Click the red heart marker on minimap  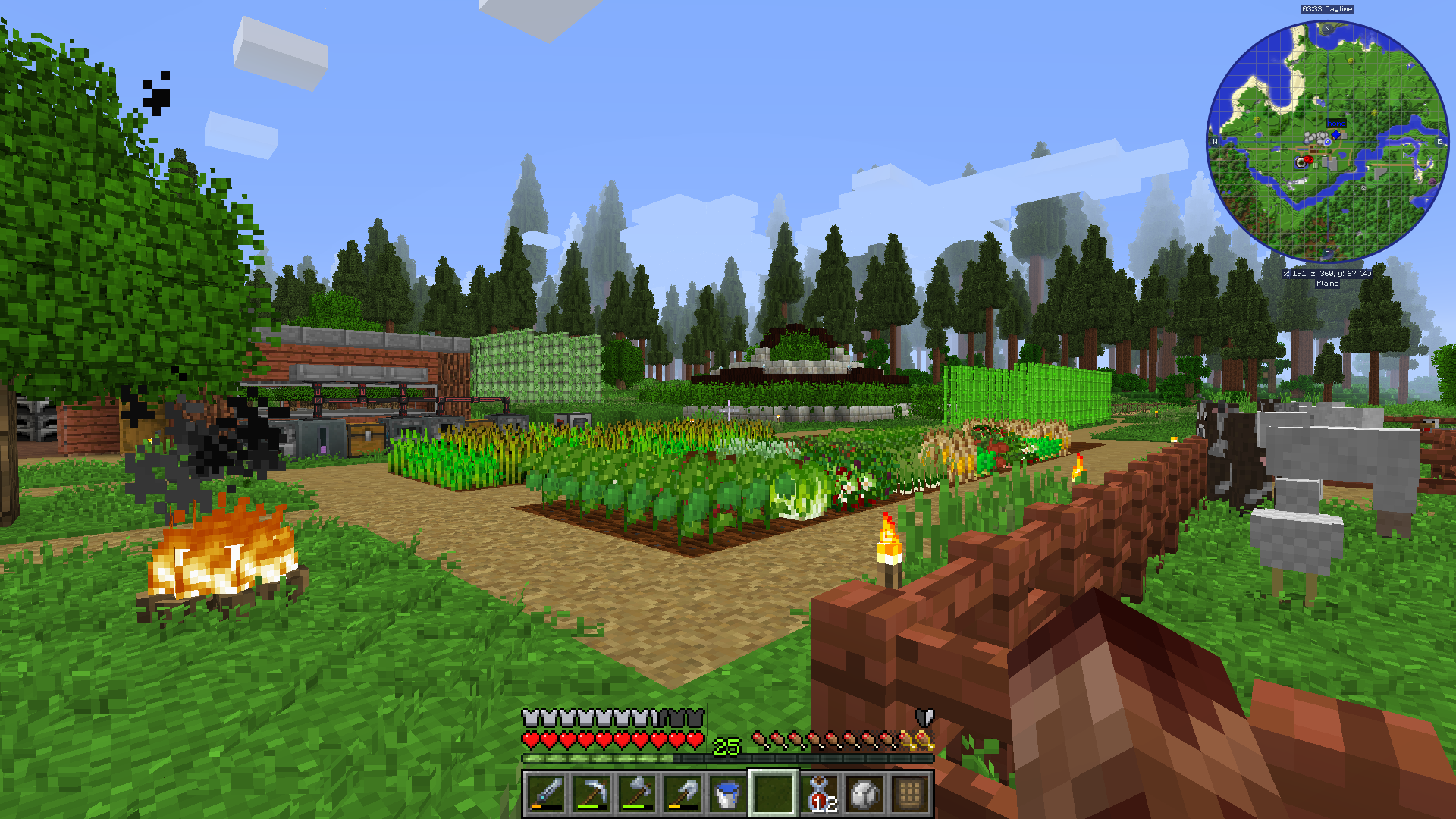(x=1308, y=160)
